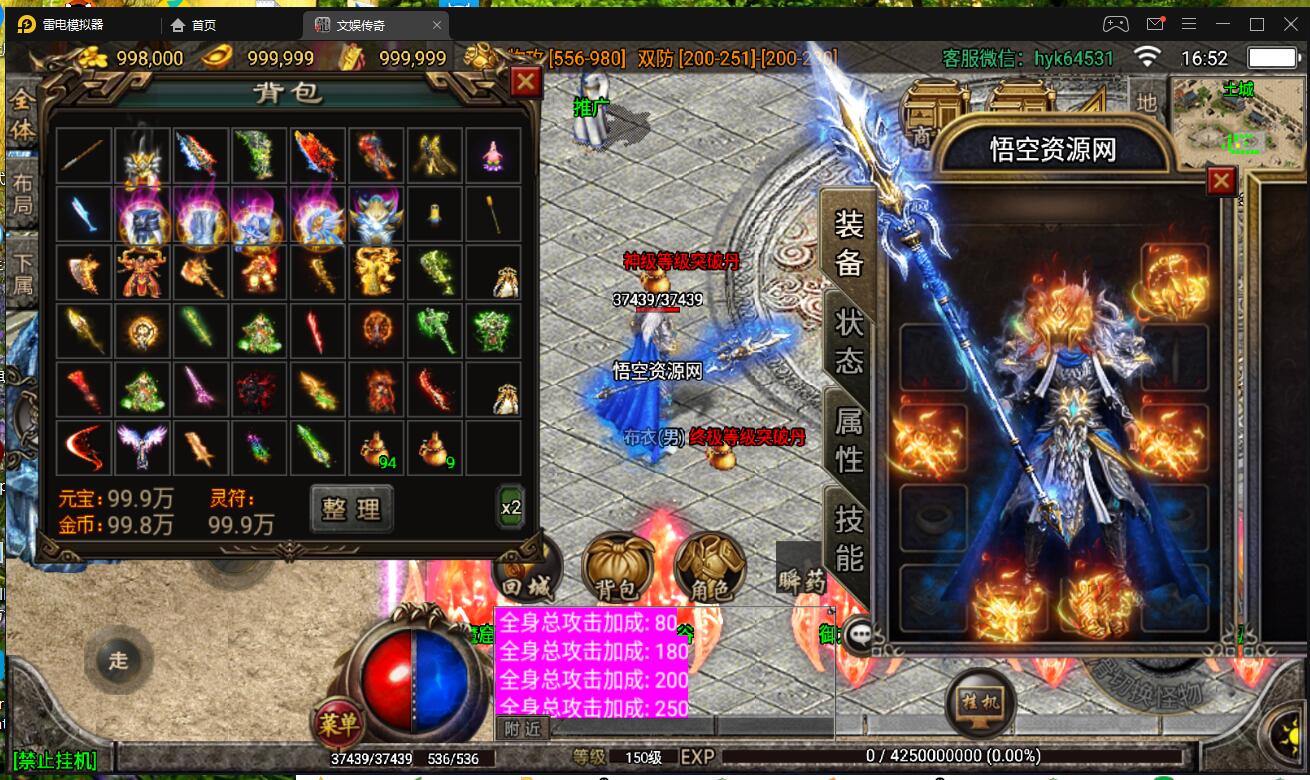Switch to the 装备 equipment tab
The width and height of the screenshot is (1310, 780).
849,243
